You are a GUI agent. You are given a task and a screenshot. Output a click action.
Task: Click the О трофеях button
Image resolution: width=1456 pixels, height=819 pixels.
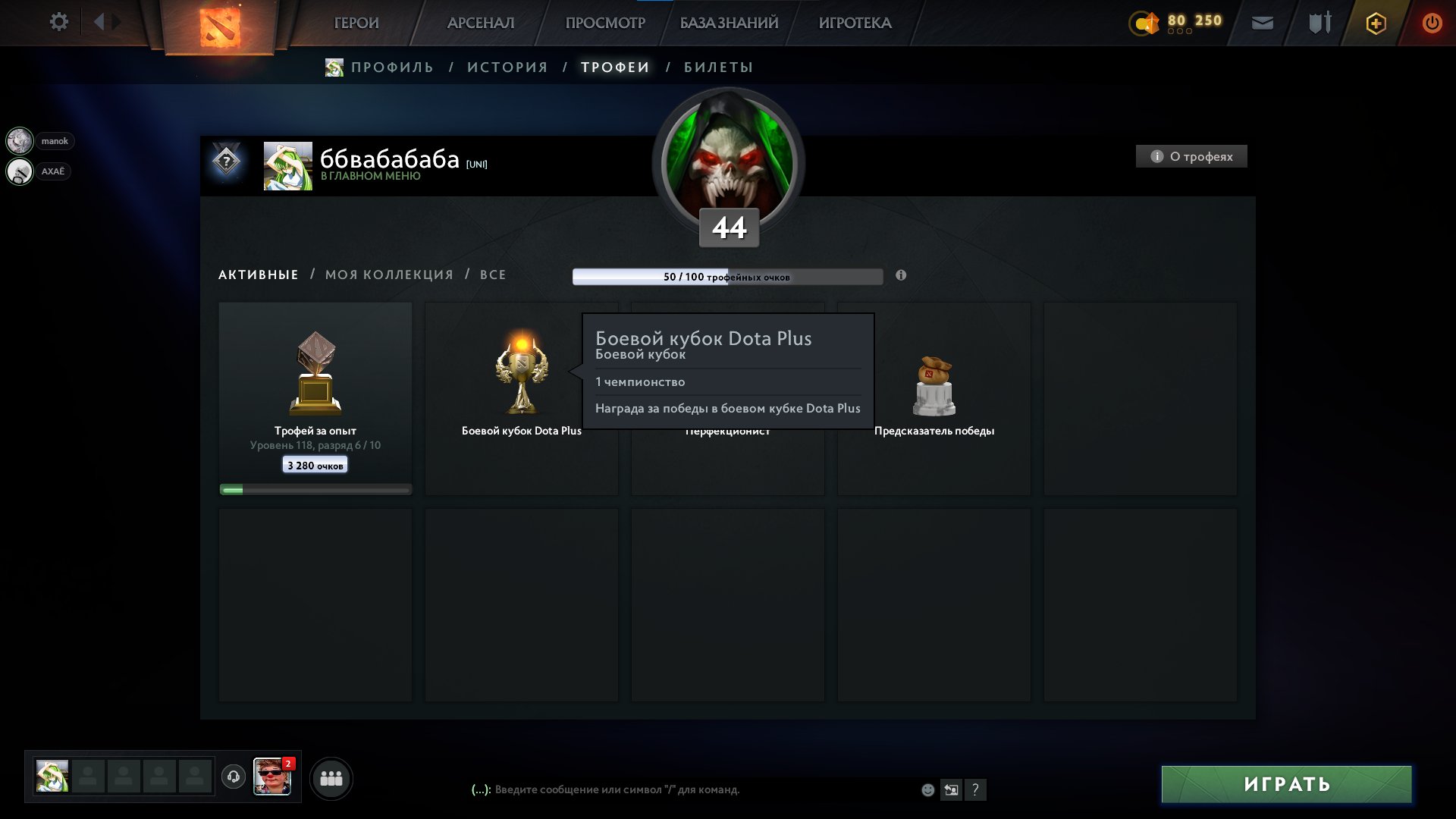pyautogui.click(x=1191, y=156)
